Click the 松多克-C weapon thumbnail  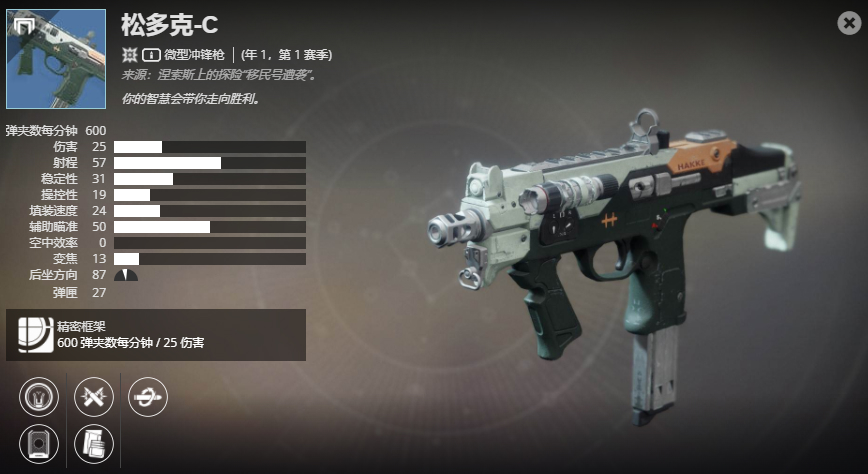56,59
